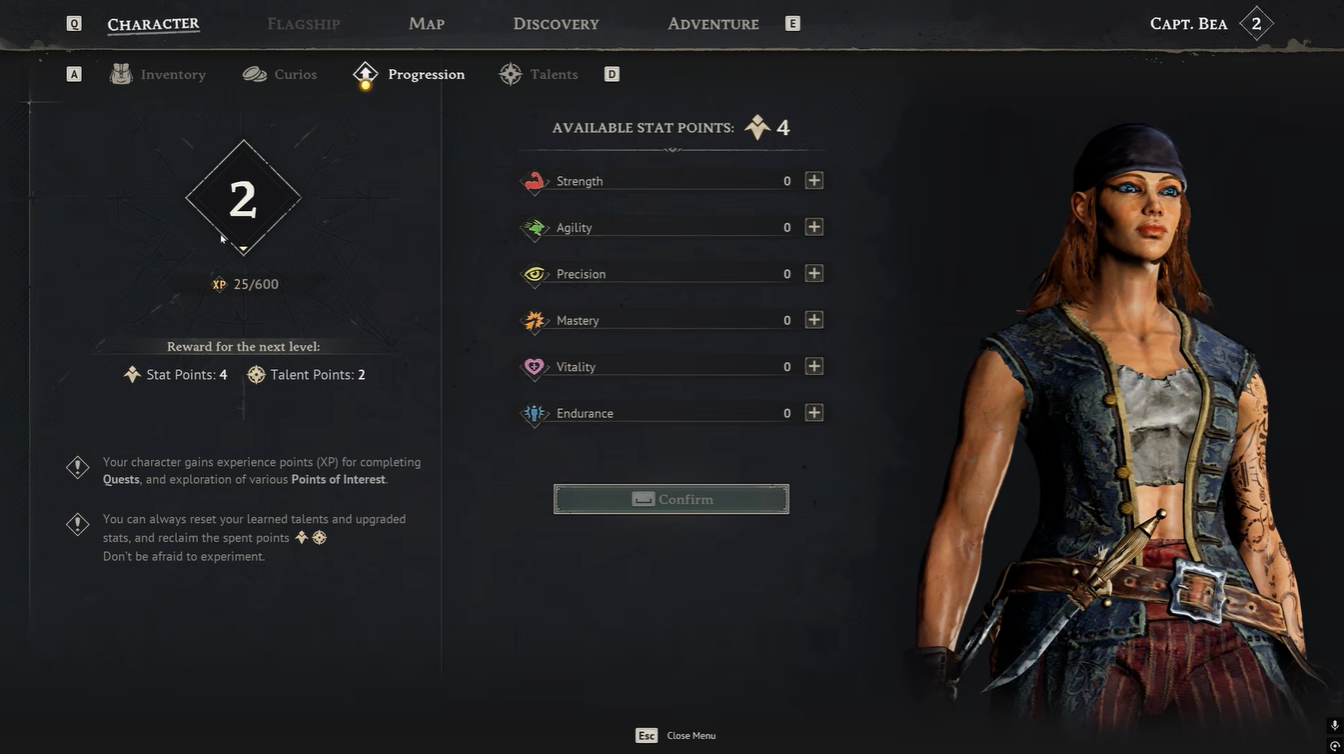The height and width of the screenshot is (754, 1344).
Task: Select the Progression sub-tab
Action: (x=409, y=75)
